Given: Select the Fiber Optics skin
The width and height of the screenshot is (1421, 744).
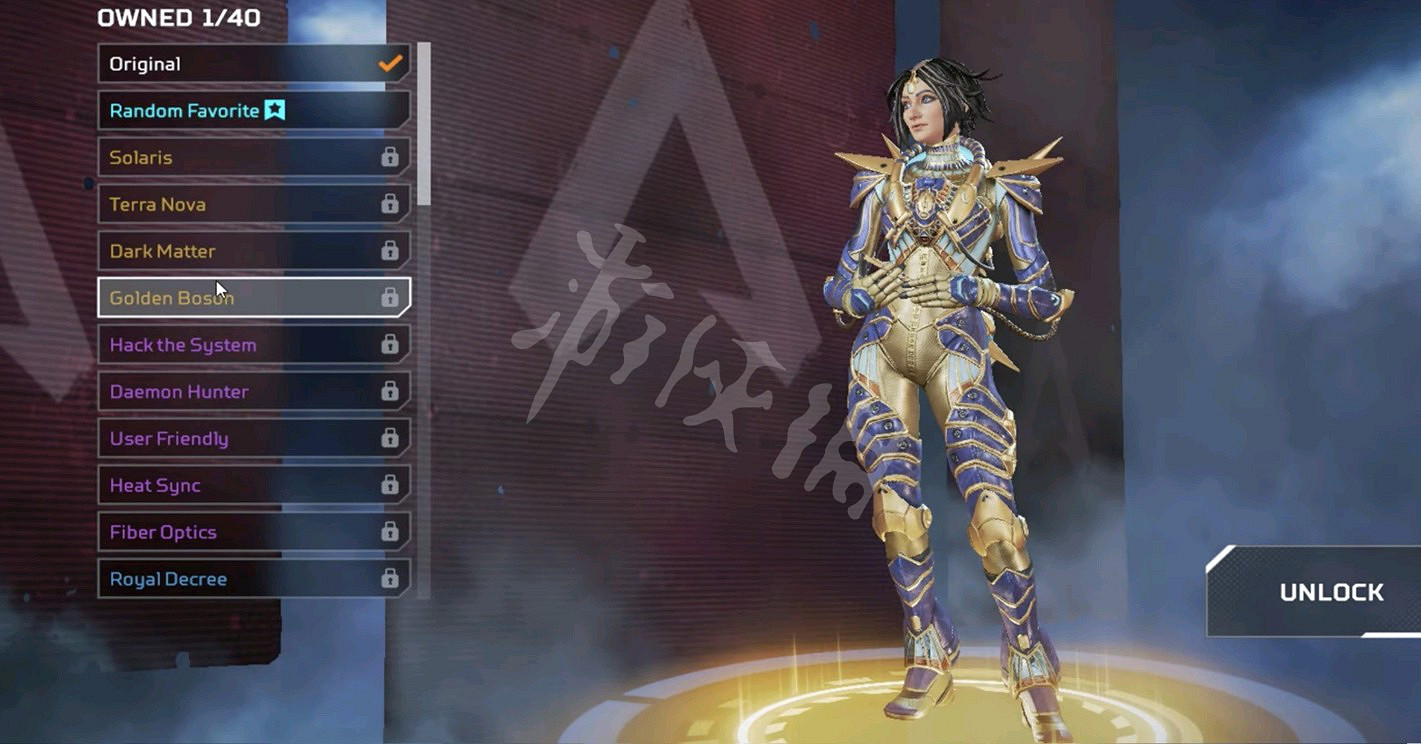Looking at the screenshot, I should tap(200, 531).
